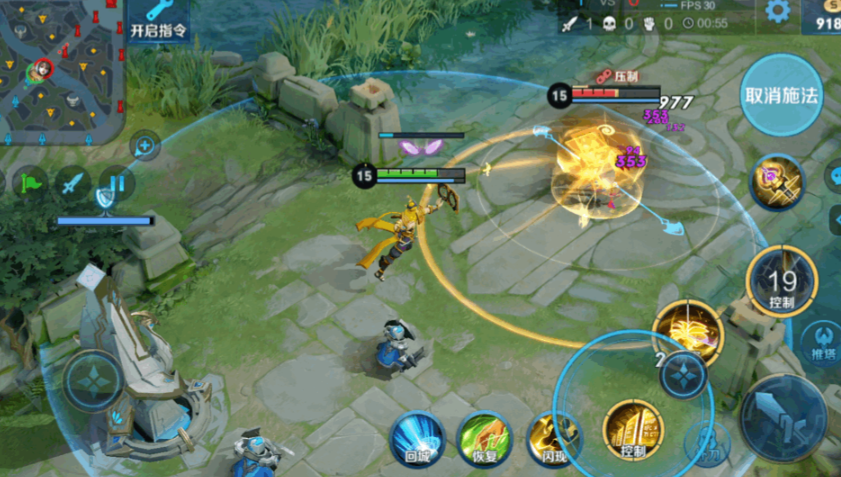
Task: Send the sword attack signal
Action: [x=73, y=183]
